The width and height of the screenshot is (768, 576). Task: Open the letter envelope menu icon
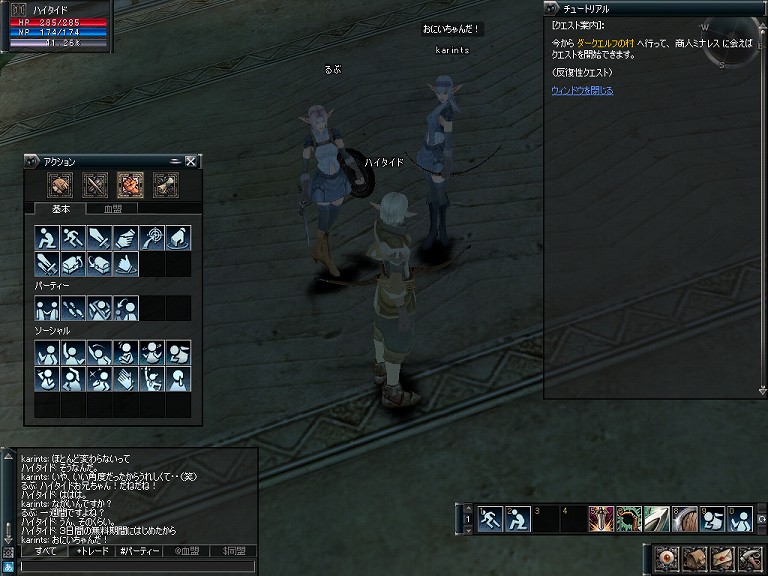click(x=722, y=557)
